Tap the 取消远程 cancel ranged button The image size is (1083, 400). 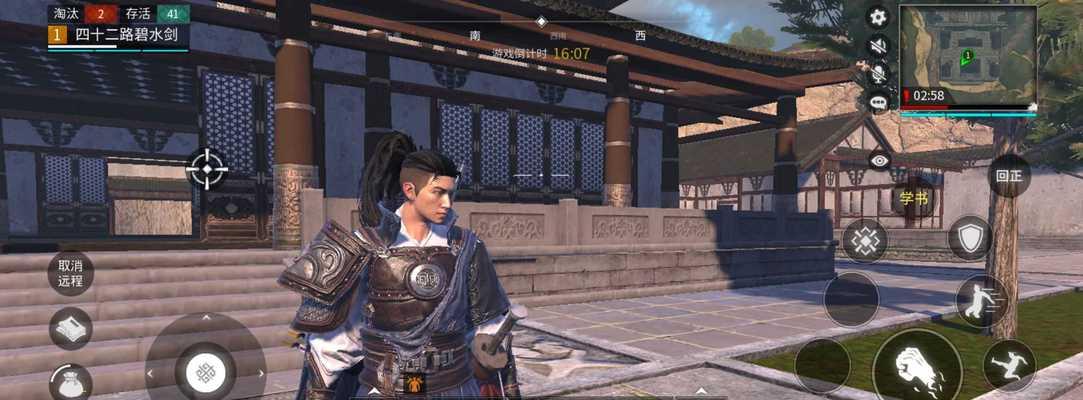click(70, 273)
